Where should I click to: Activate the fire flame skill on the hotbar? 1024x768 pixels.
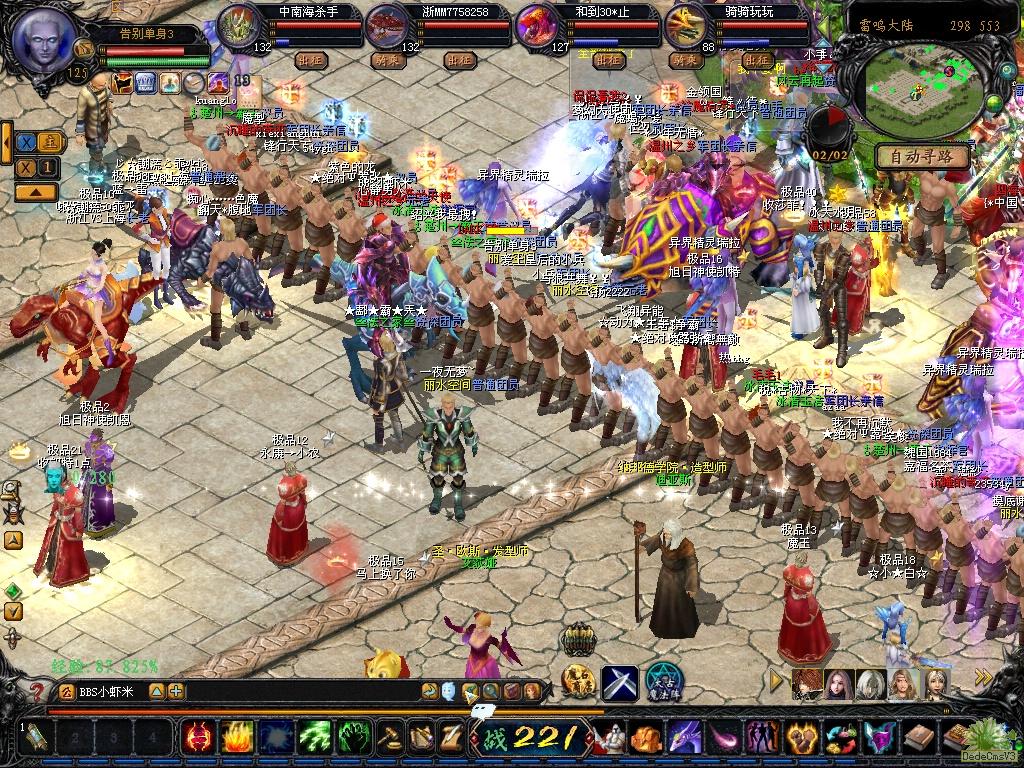[x=237, y=738]
